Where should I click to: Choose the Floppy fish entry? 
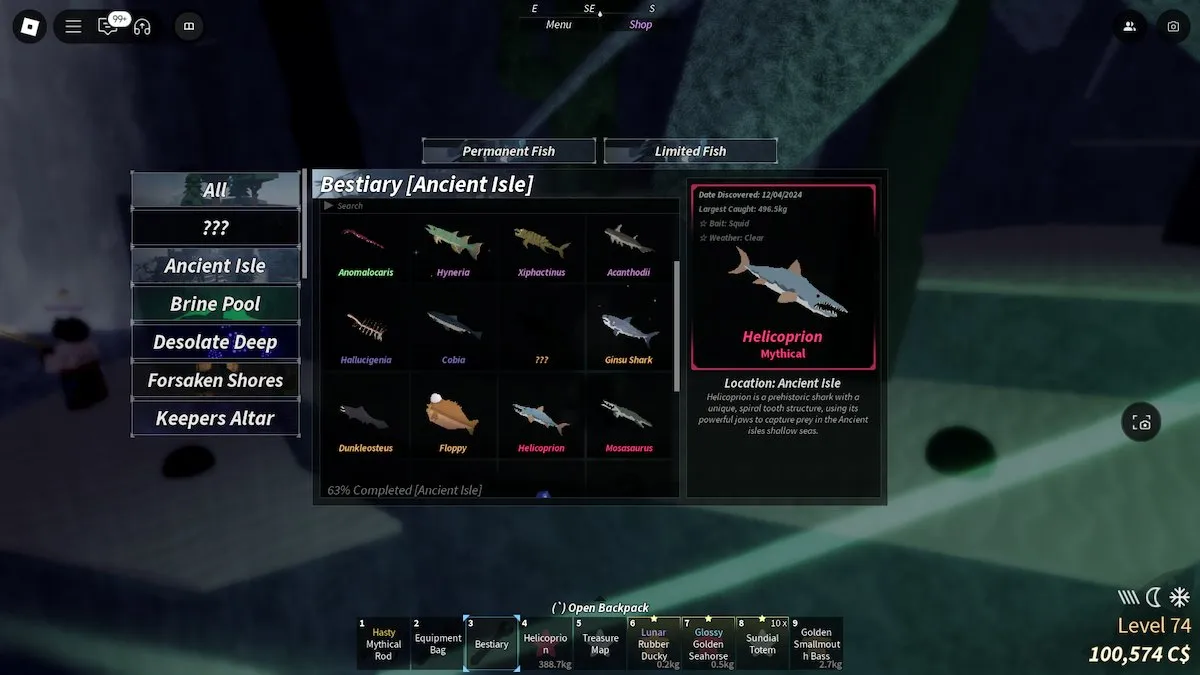pos(452,422)
